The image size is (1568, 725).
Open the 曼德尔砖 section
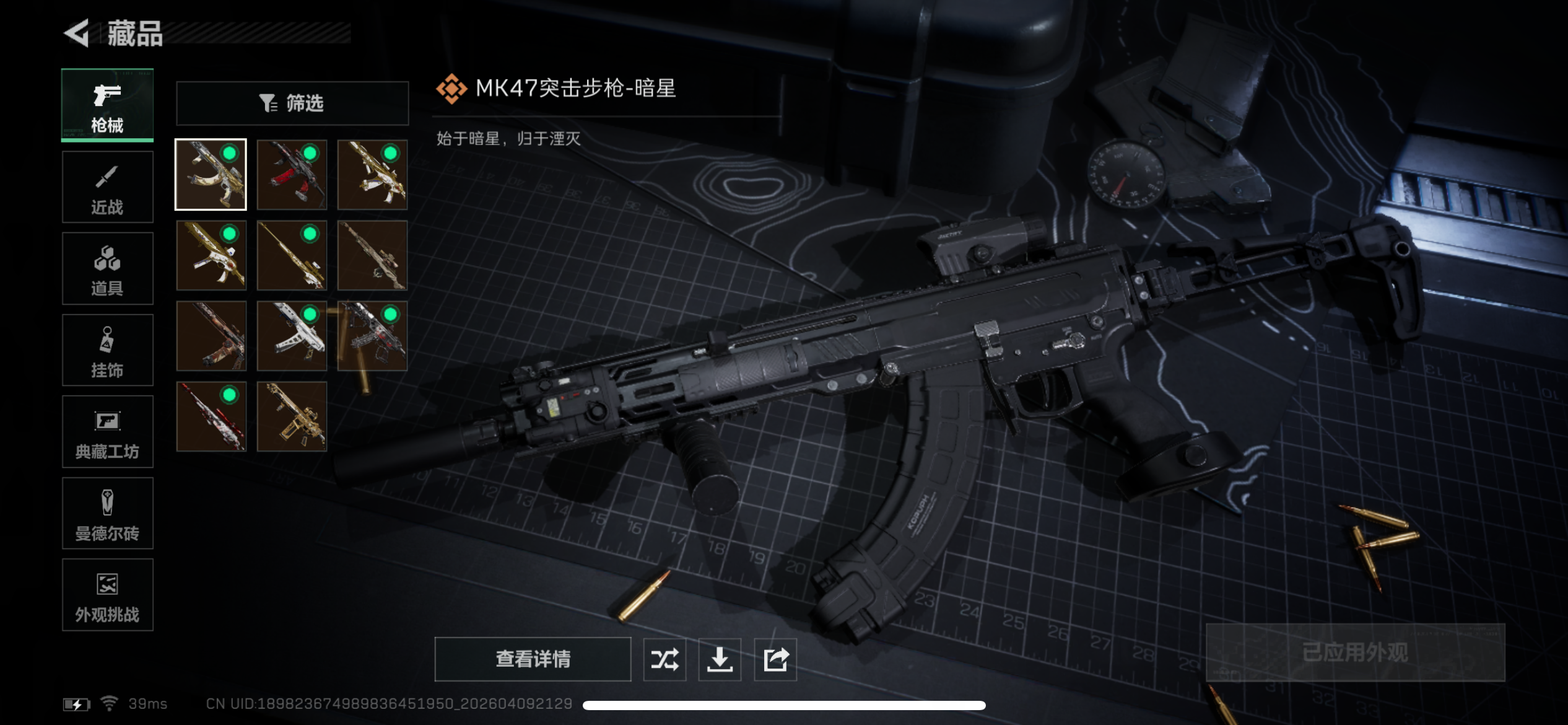107,514
